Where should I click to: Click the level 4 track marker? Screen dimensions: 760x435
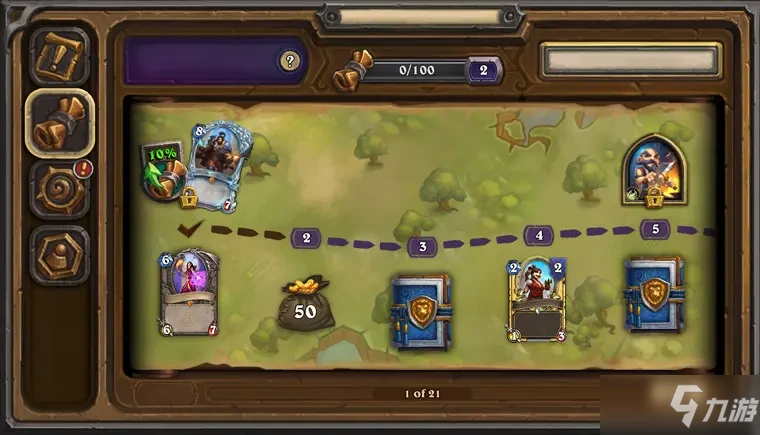[x=538, y=236]
